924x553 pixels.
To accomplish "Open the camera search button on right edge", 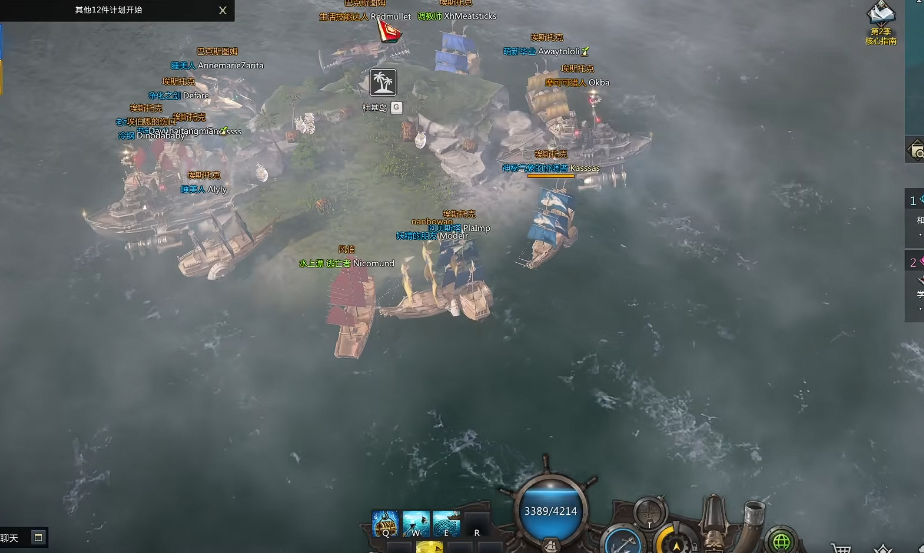I will [x=916, y=152].
